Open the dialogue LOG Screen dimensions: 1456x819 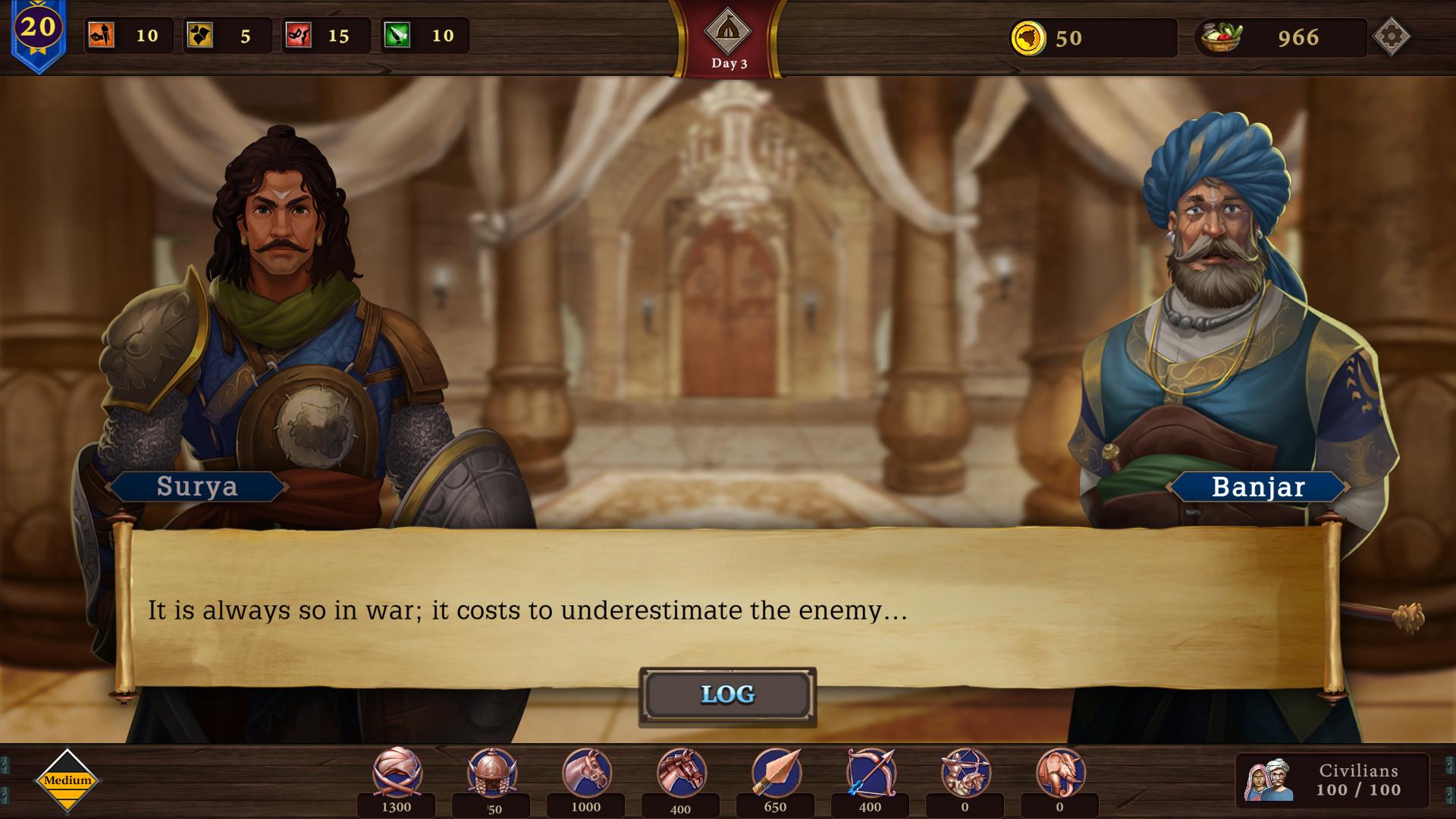tap(727, 695)
